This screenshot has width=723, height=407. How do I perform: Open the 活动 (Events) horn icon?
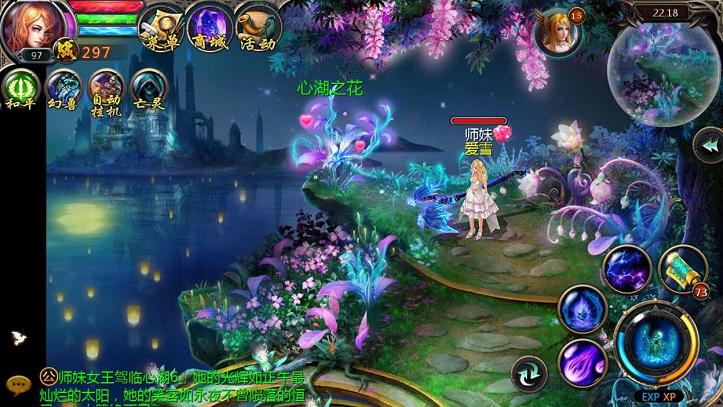click(x=256, y=26)
